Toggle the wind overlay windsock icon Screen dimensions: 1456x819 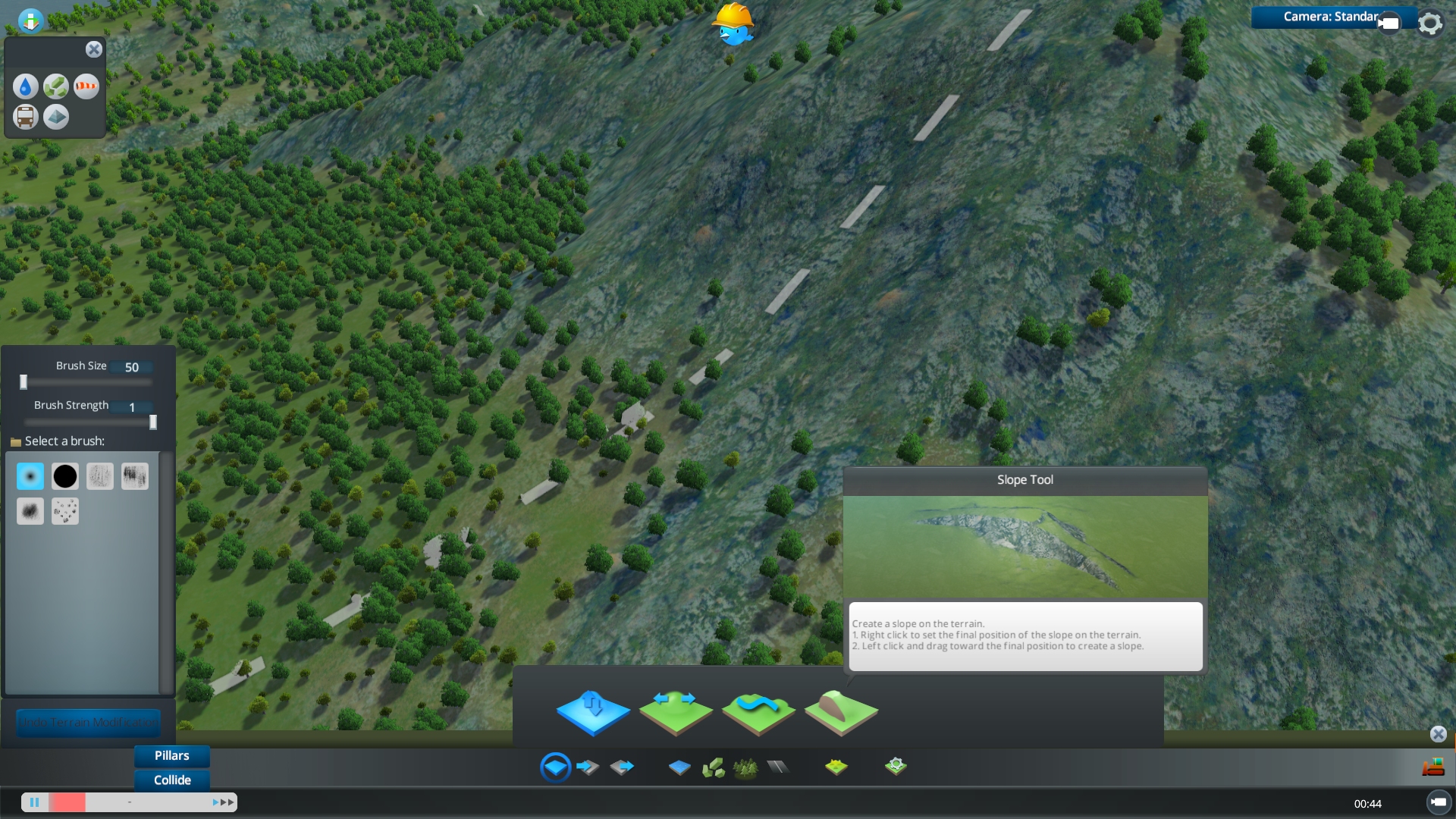coord(86,86)
